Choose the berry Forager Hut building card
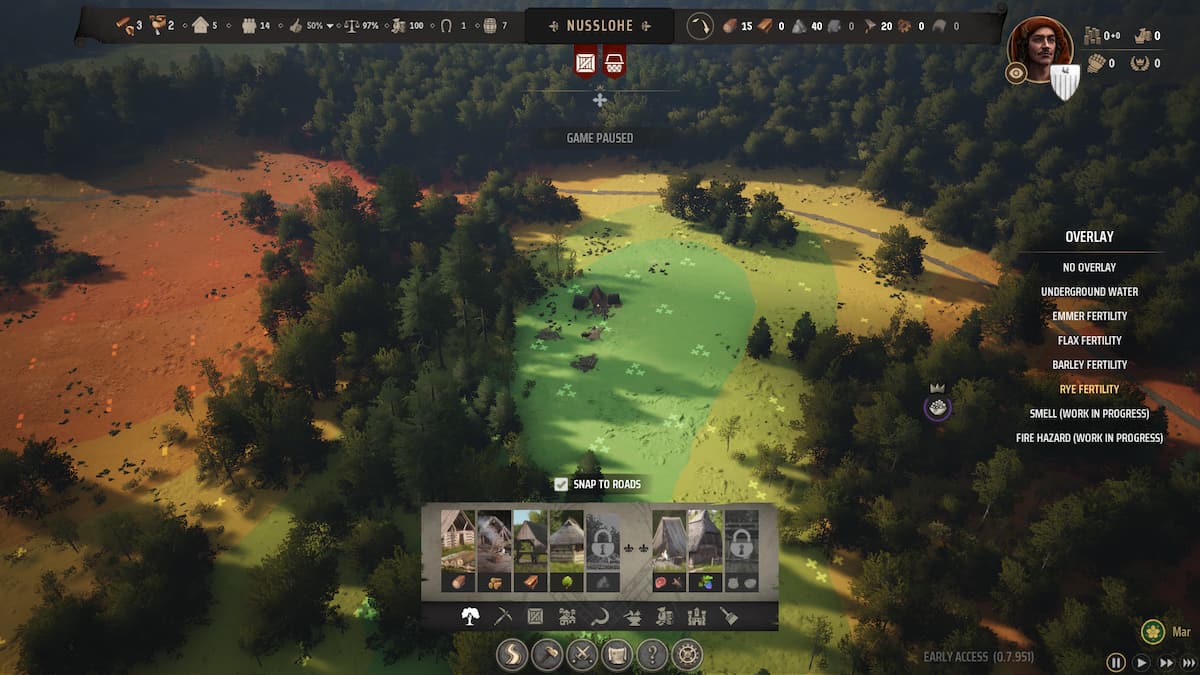The height and width of the screenshot is (675, 1200). (x=705, y=550)
